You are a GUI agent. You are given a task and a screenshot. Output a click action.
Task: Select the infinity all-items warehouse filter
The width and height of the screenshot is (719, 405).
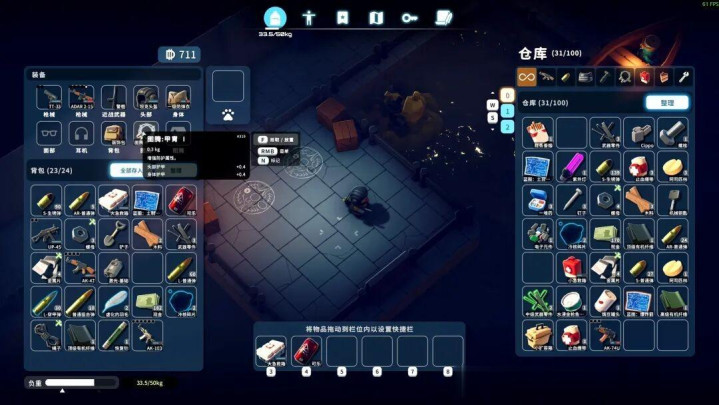pos(526,76)
